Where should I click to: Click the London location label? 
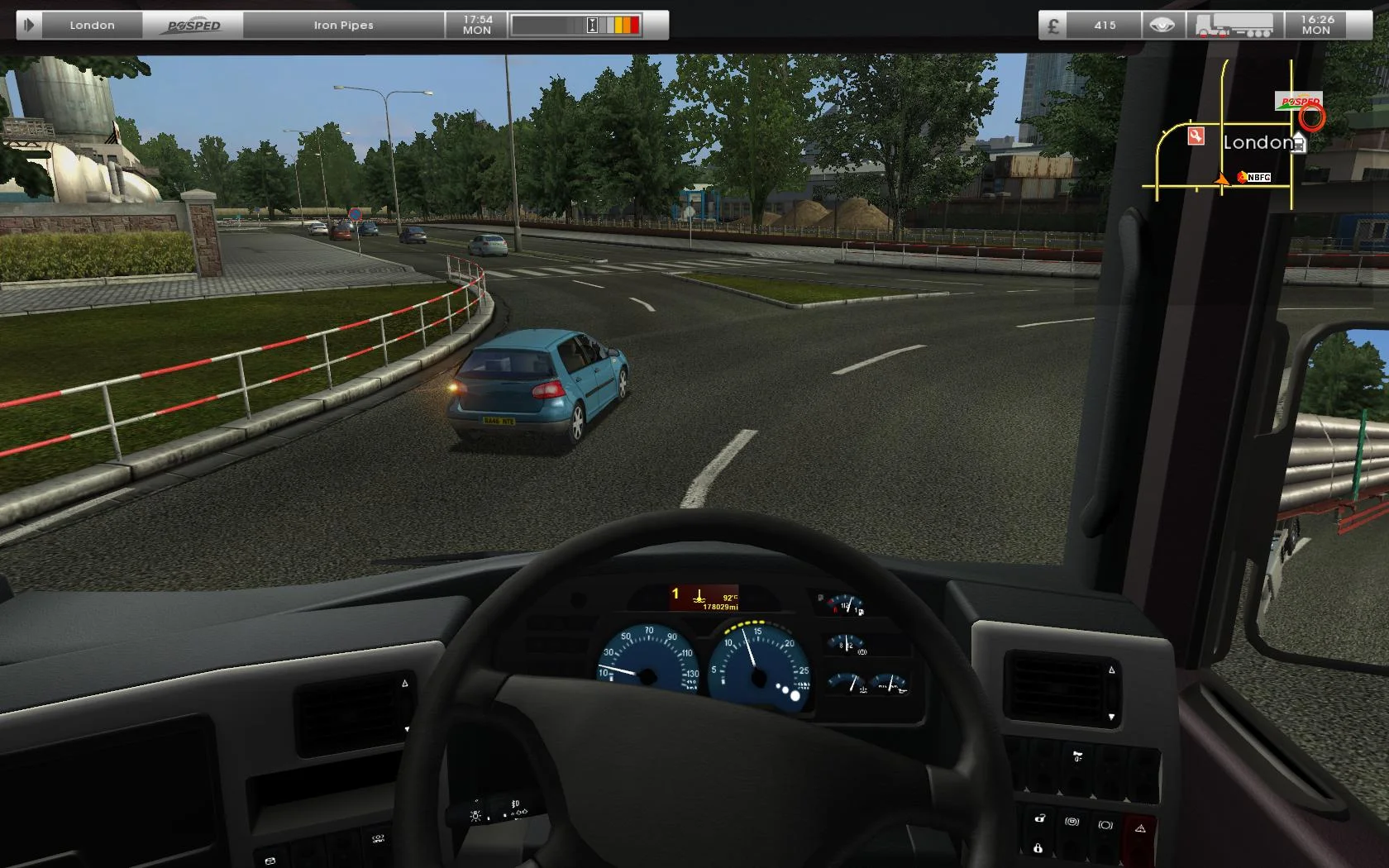point(91,25)
